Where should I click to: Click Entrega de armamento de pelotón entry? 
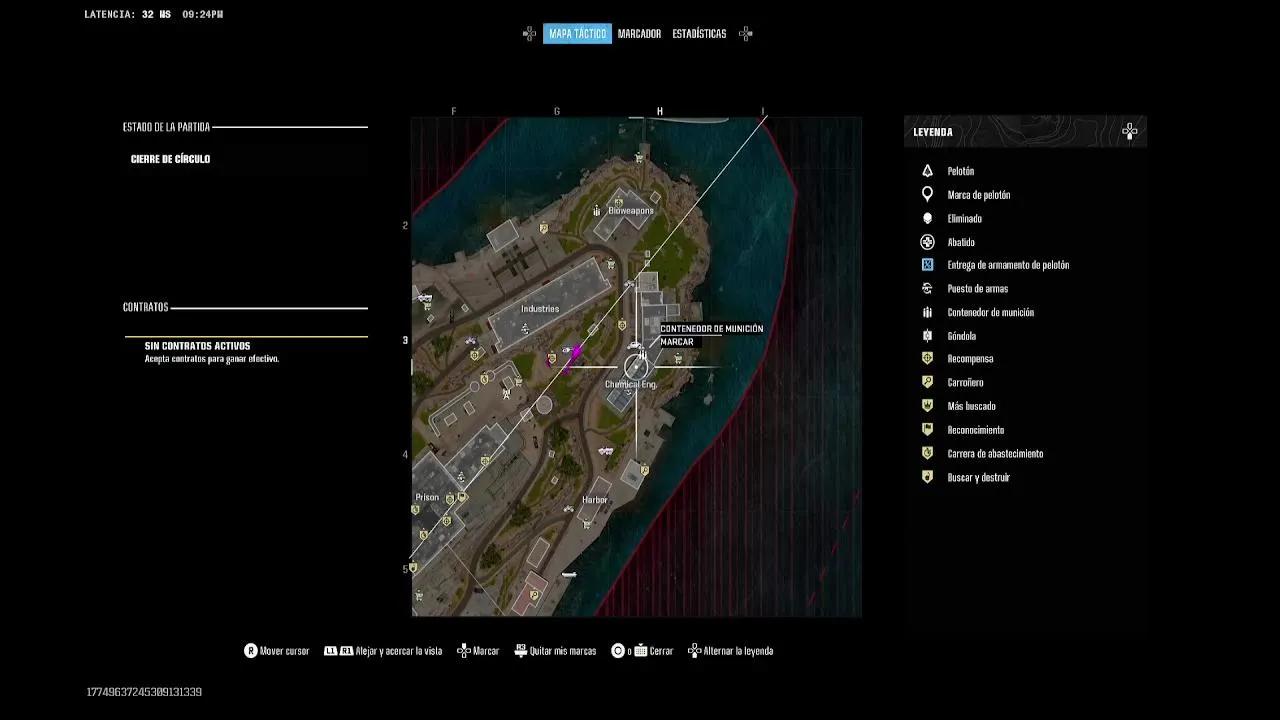pos(1008,265)
